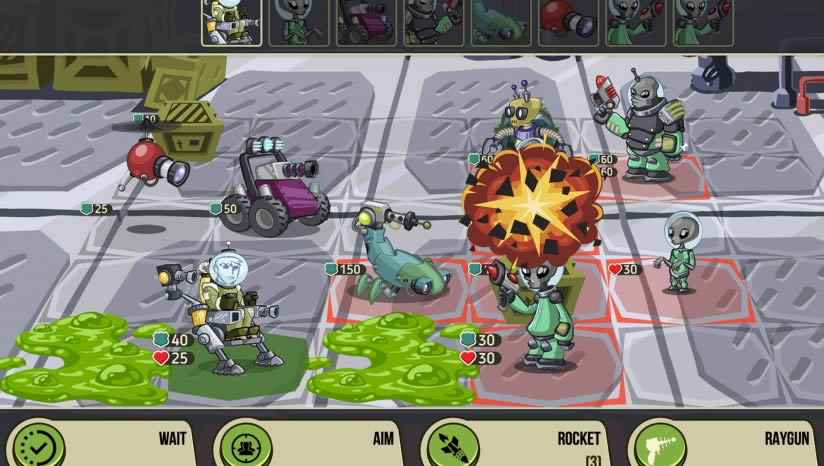The width and height of the screenshot is (824, 466).
Task: Select the Raygun weapon
Action: coord(723,442)
